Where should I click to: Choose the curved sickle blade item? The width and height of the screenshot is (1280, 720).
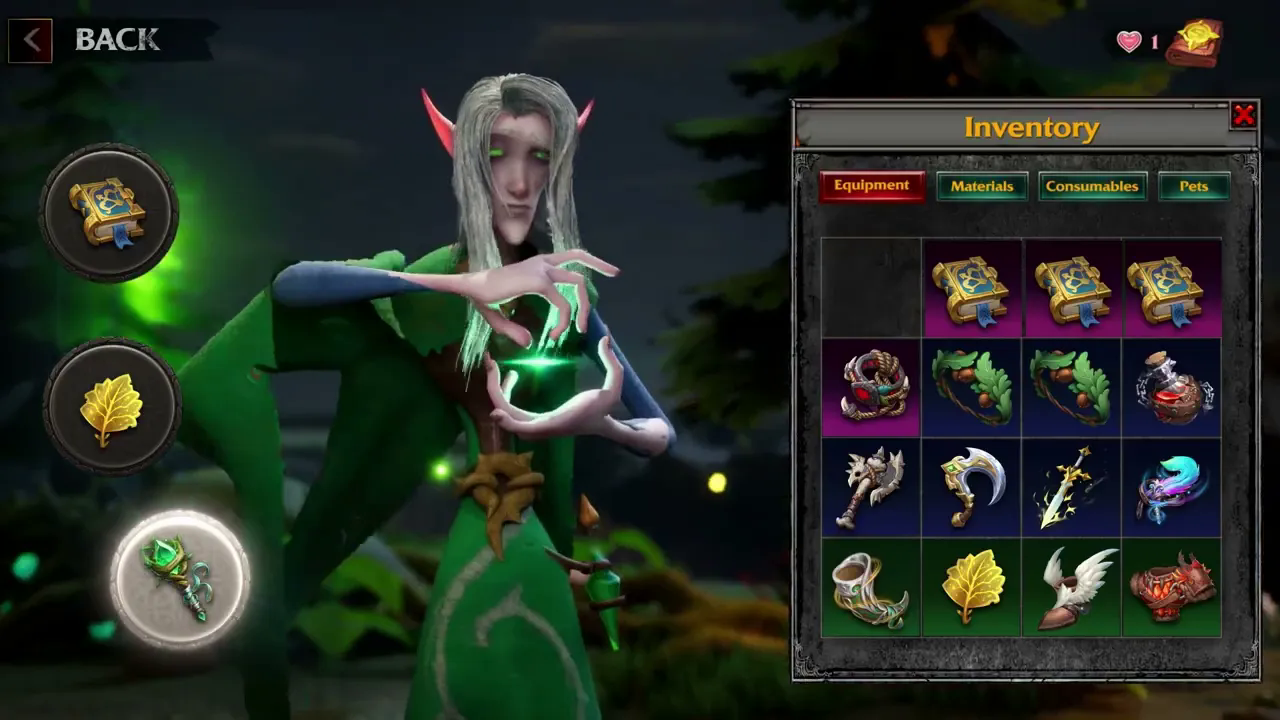971,487
